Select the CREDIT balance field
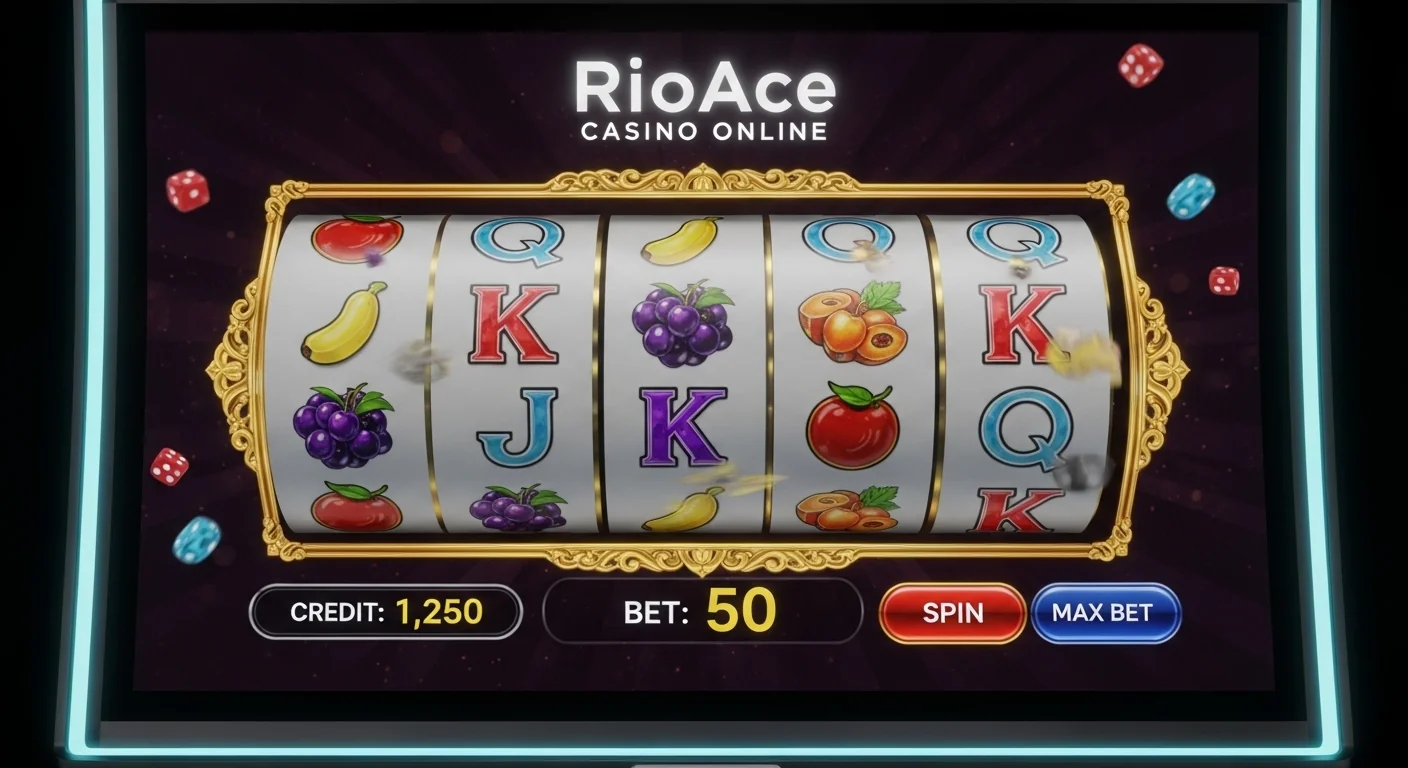1408x768 pixels. [x=385, y=610]
